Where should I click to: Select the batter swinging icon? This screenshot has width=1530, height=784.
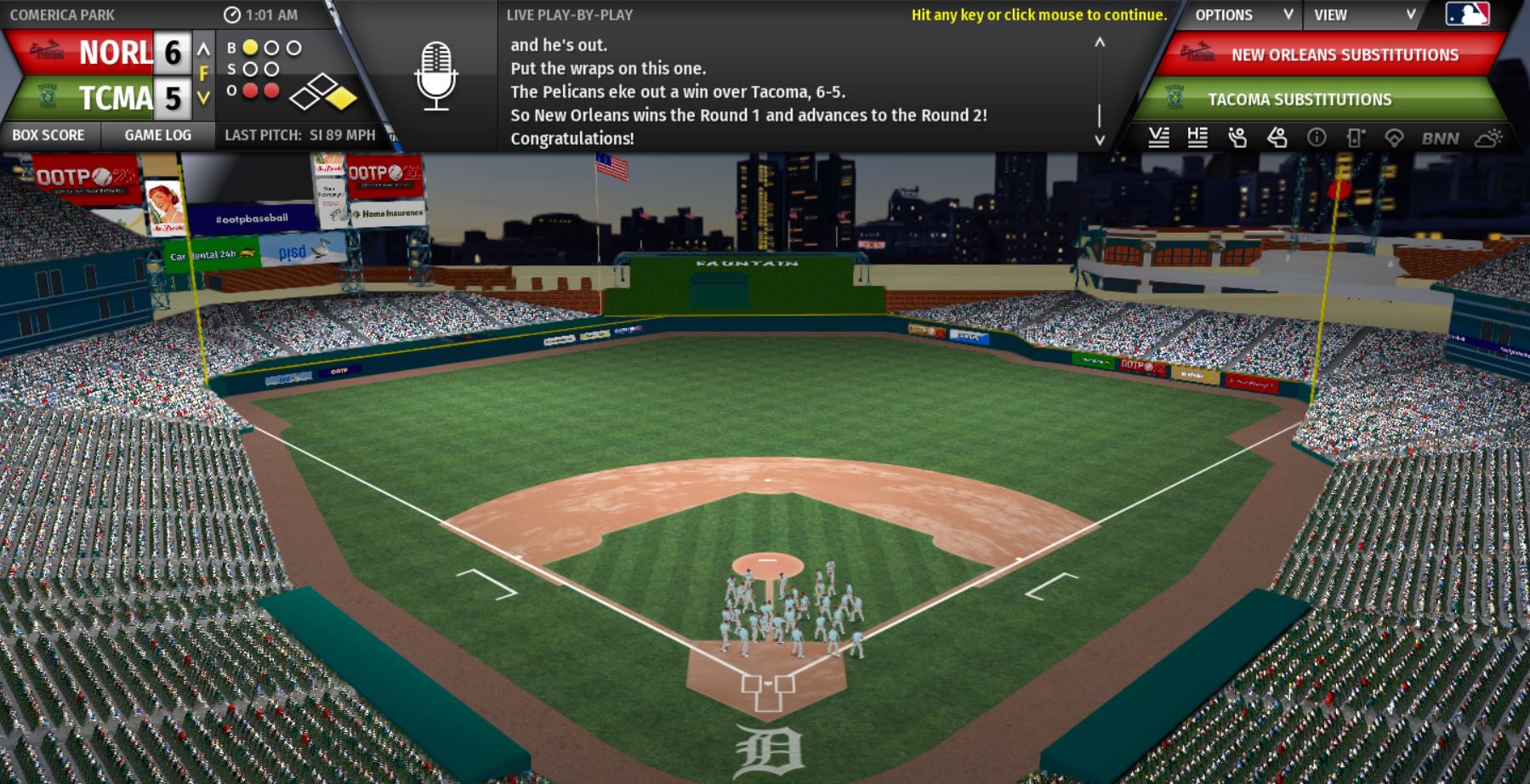coord(1277,138)
